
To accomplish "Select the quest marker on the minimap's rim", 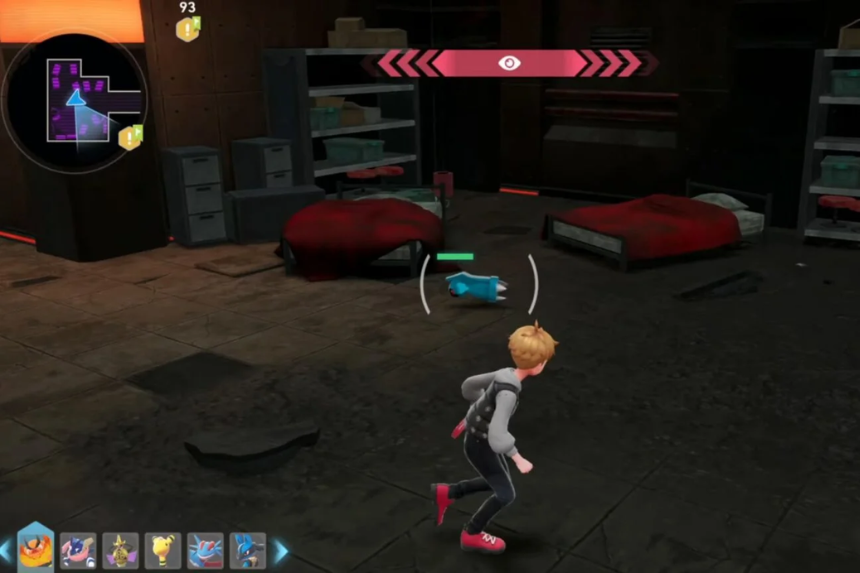I will coord(131,136).
